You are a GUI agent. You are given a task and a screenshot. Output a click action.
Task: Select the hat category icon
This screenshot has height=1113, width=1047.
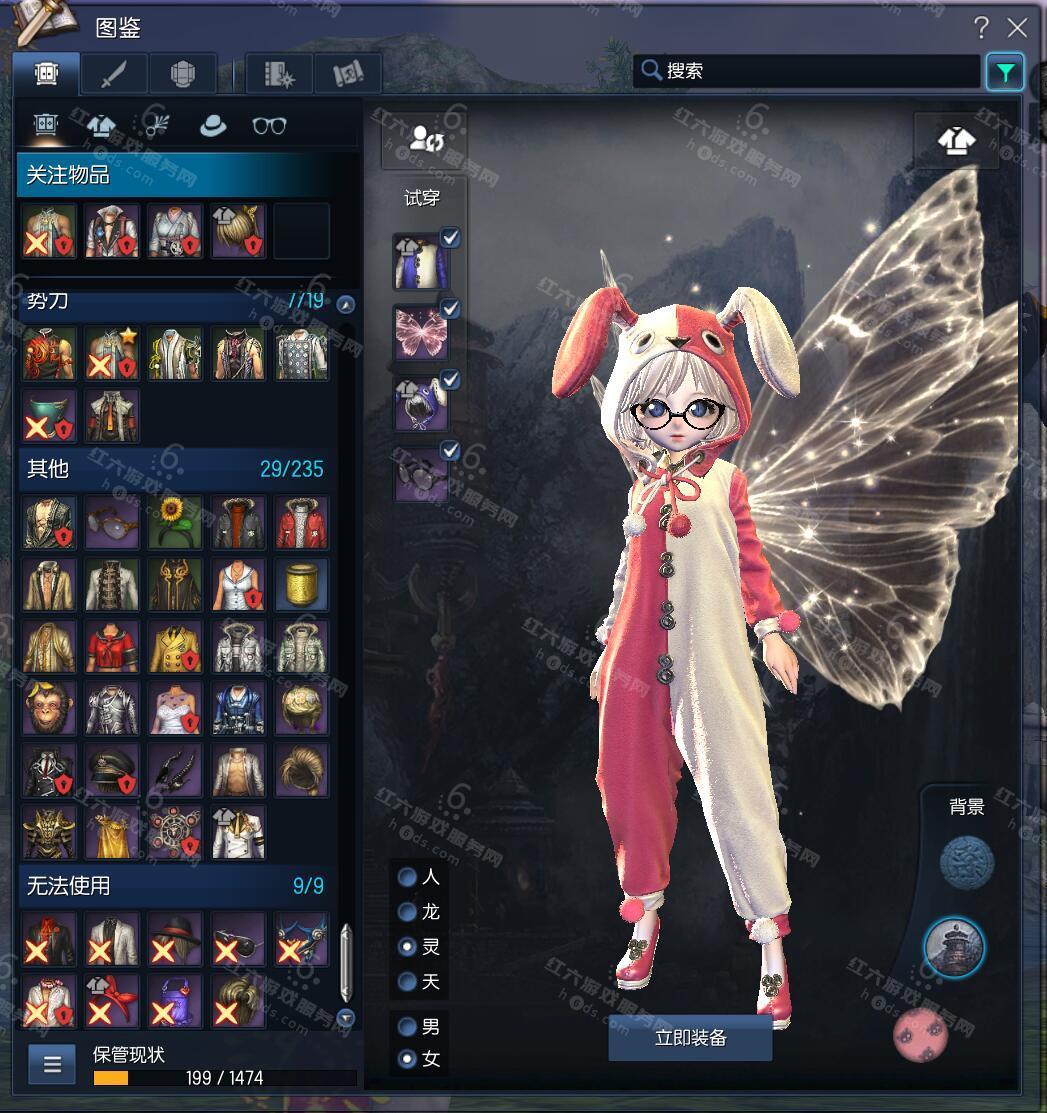point(212,125)
